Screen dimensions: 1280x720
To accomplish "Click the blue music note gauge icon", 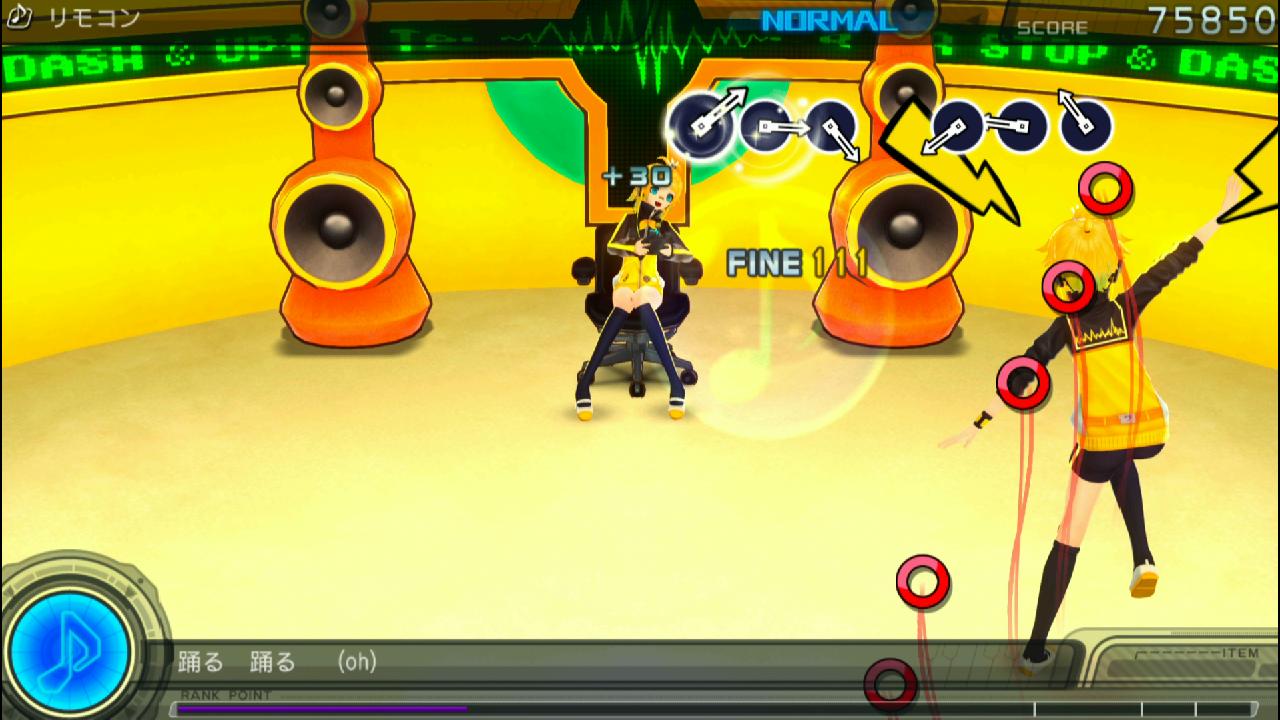I will 70,645.
